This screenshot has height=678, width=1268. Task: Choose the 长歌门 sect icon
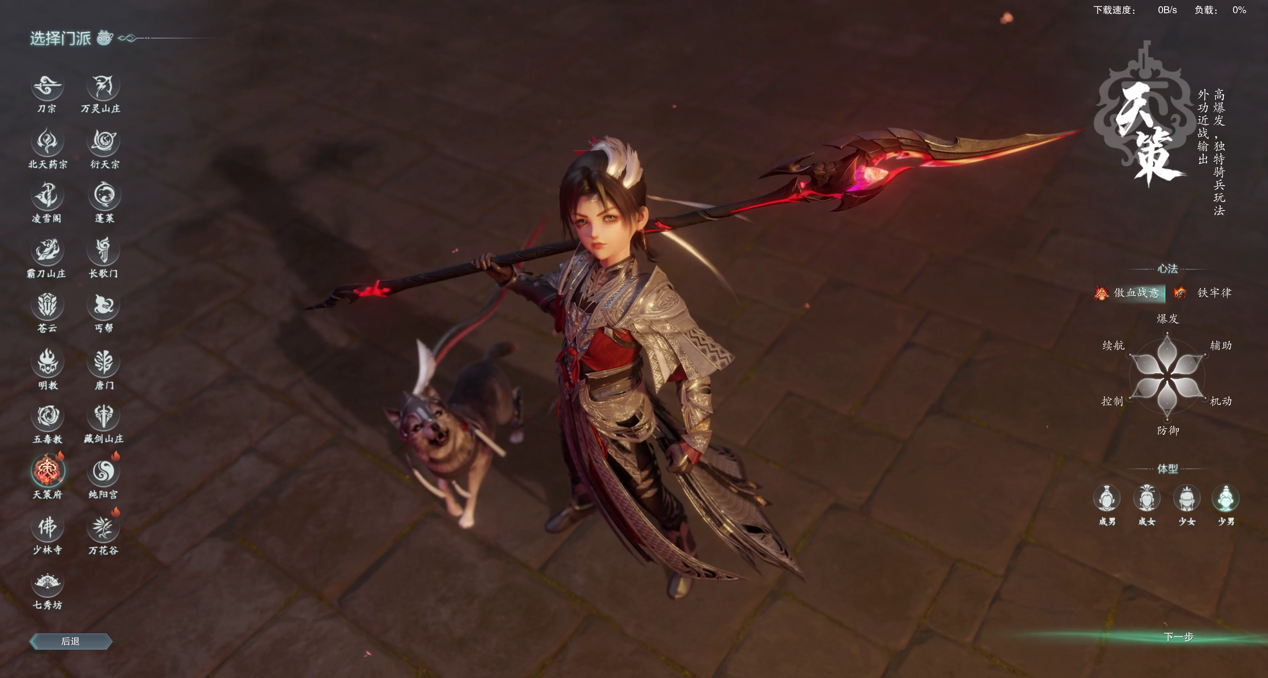pyautogui.click(x=103, y=252)
